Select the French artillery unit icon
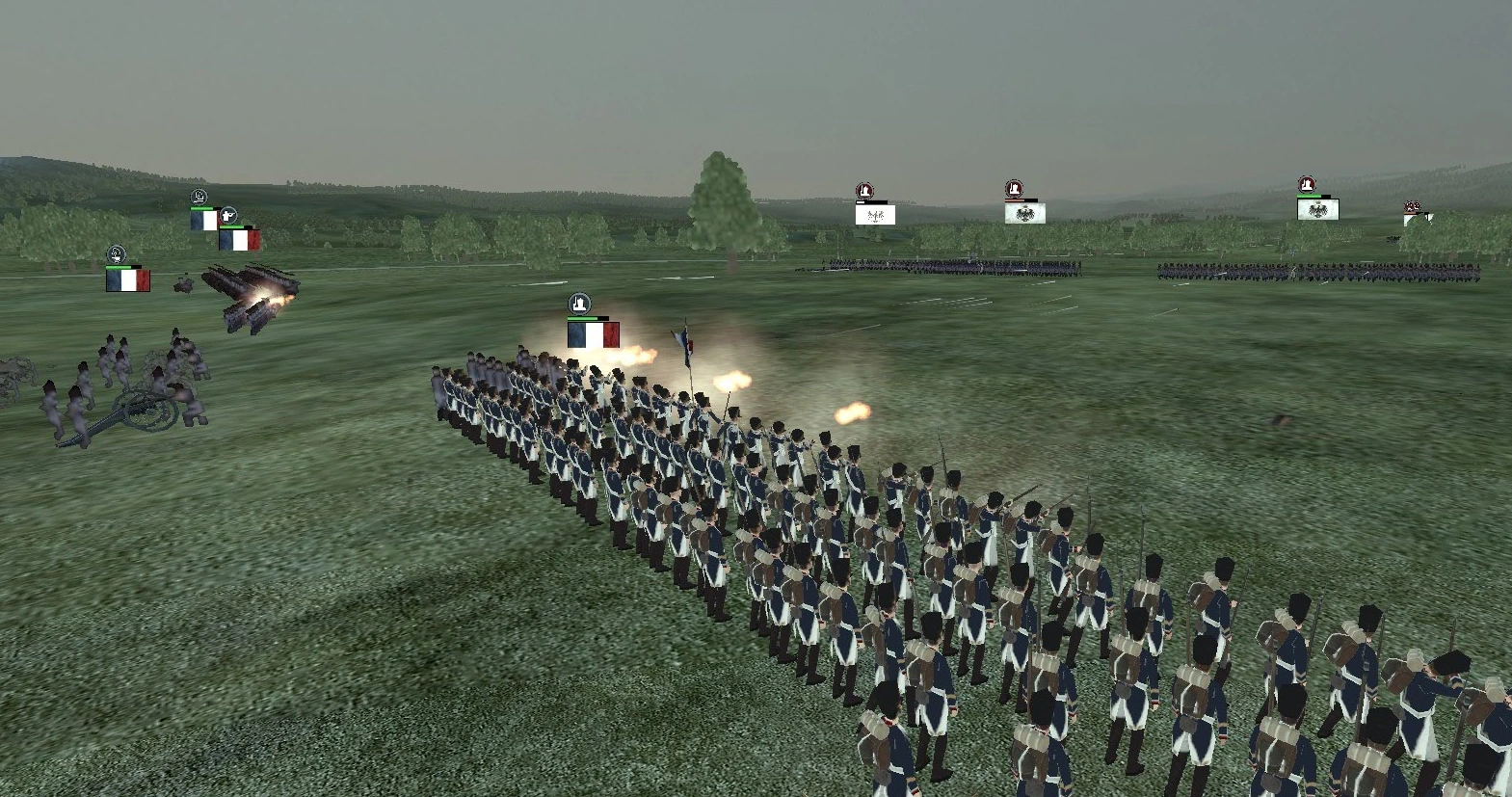 click(117, 255)
